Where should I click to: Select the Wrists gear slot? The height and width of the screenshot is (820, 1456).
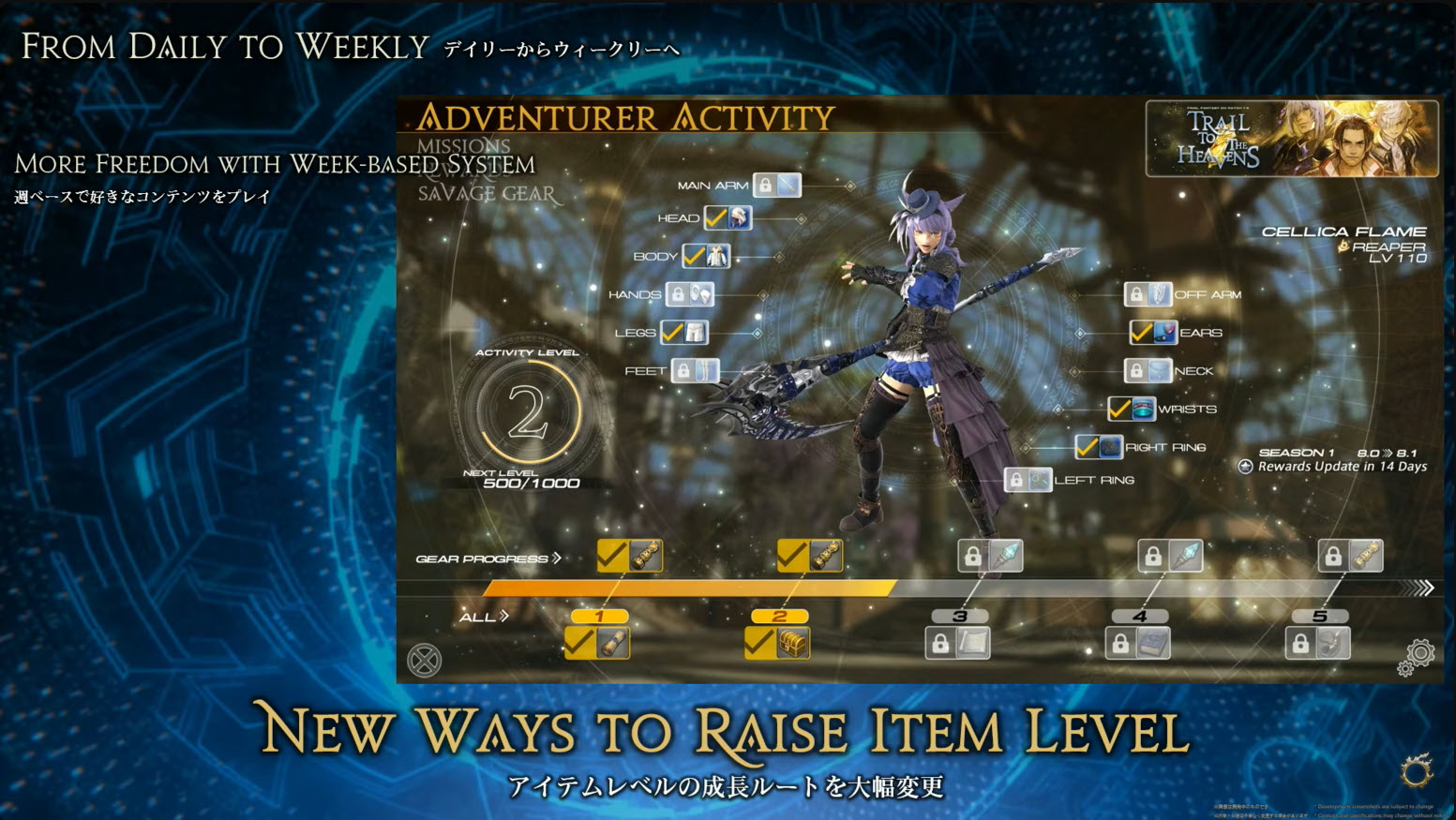tap(1132, 410)
